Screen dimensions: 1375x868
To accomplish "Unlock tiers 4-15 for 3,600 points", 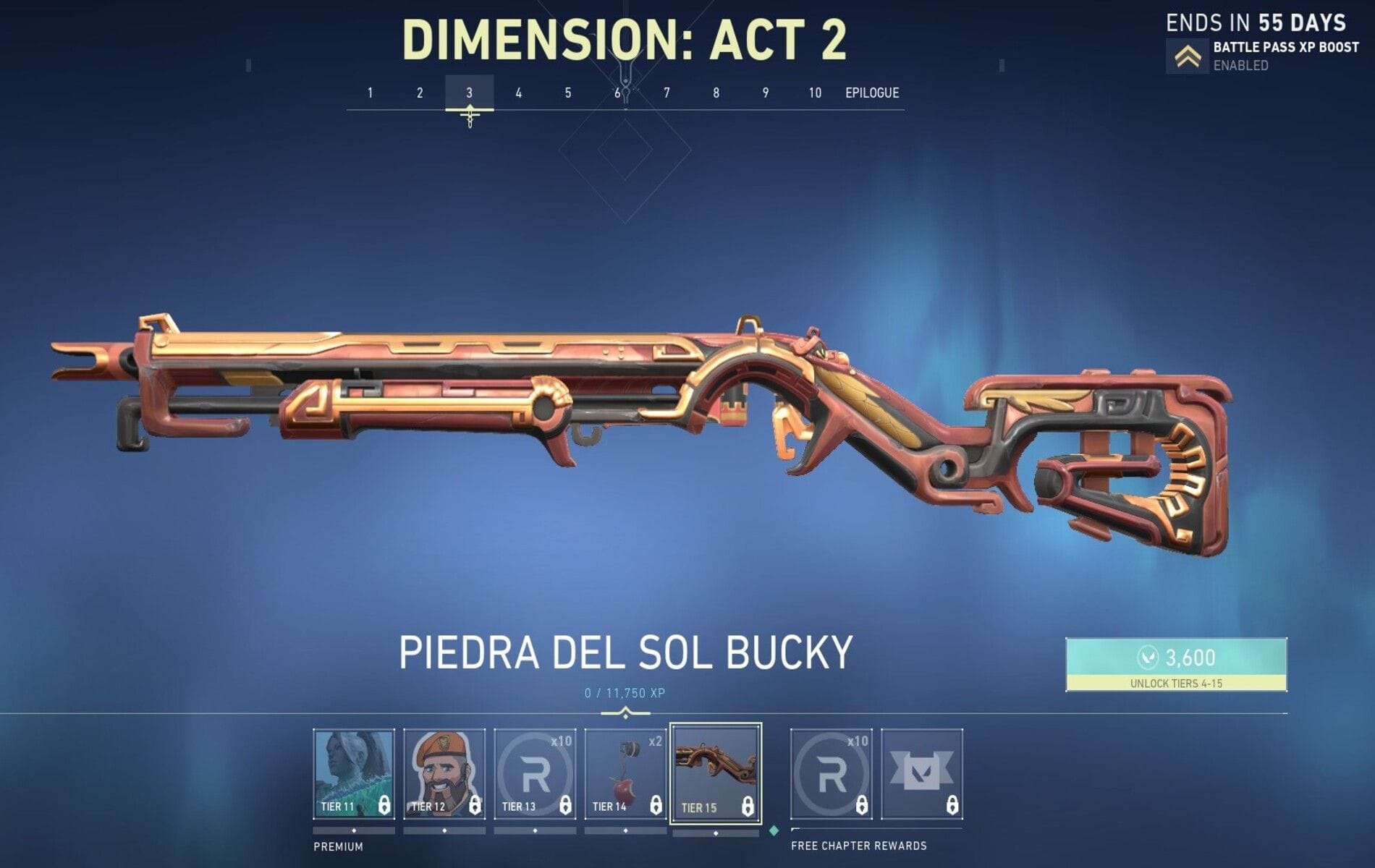I will point(1176,664).
